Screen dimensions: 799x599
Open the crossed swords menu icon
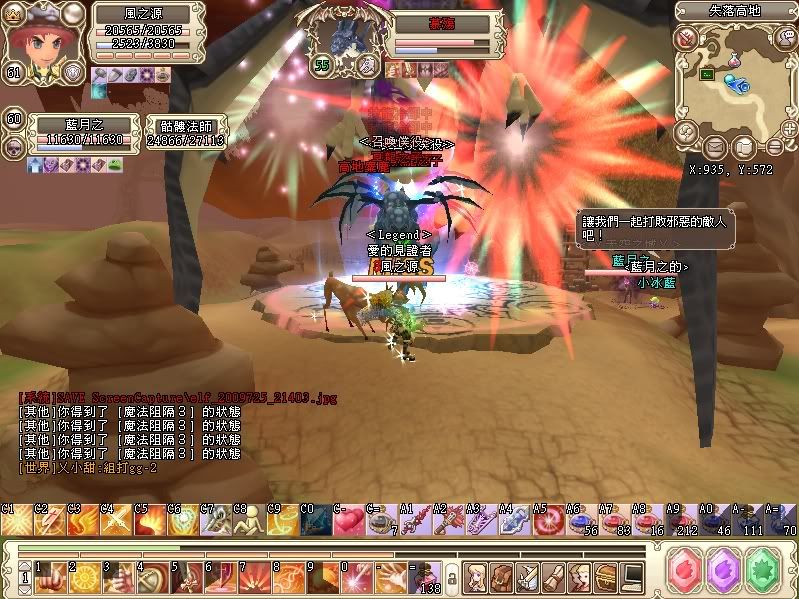point(527,576)
